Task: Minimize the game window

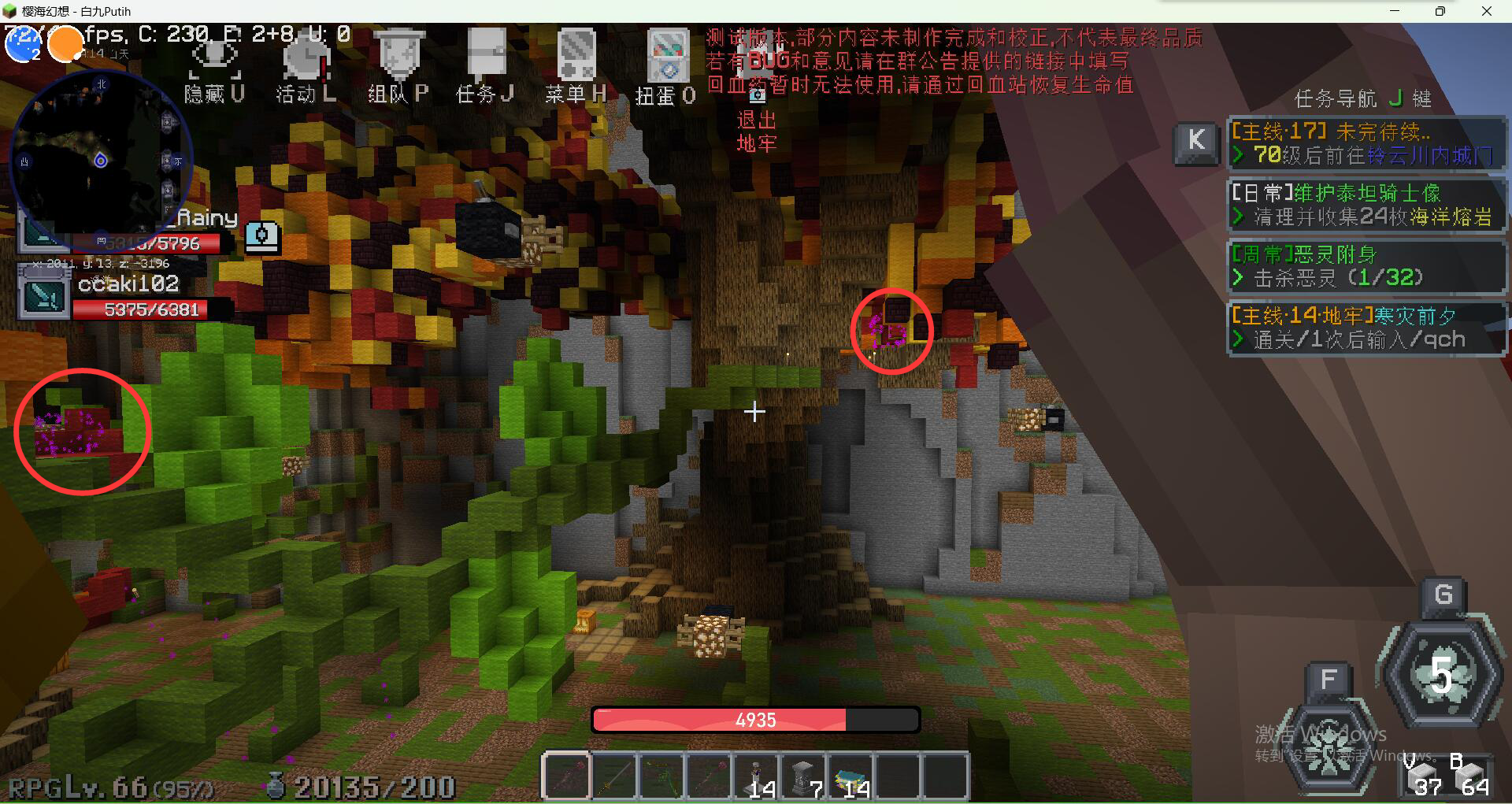Action: (x=1395, y=11)
